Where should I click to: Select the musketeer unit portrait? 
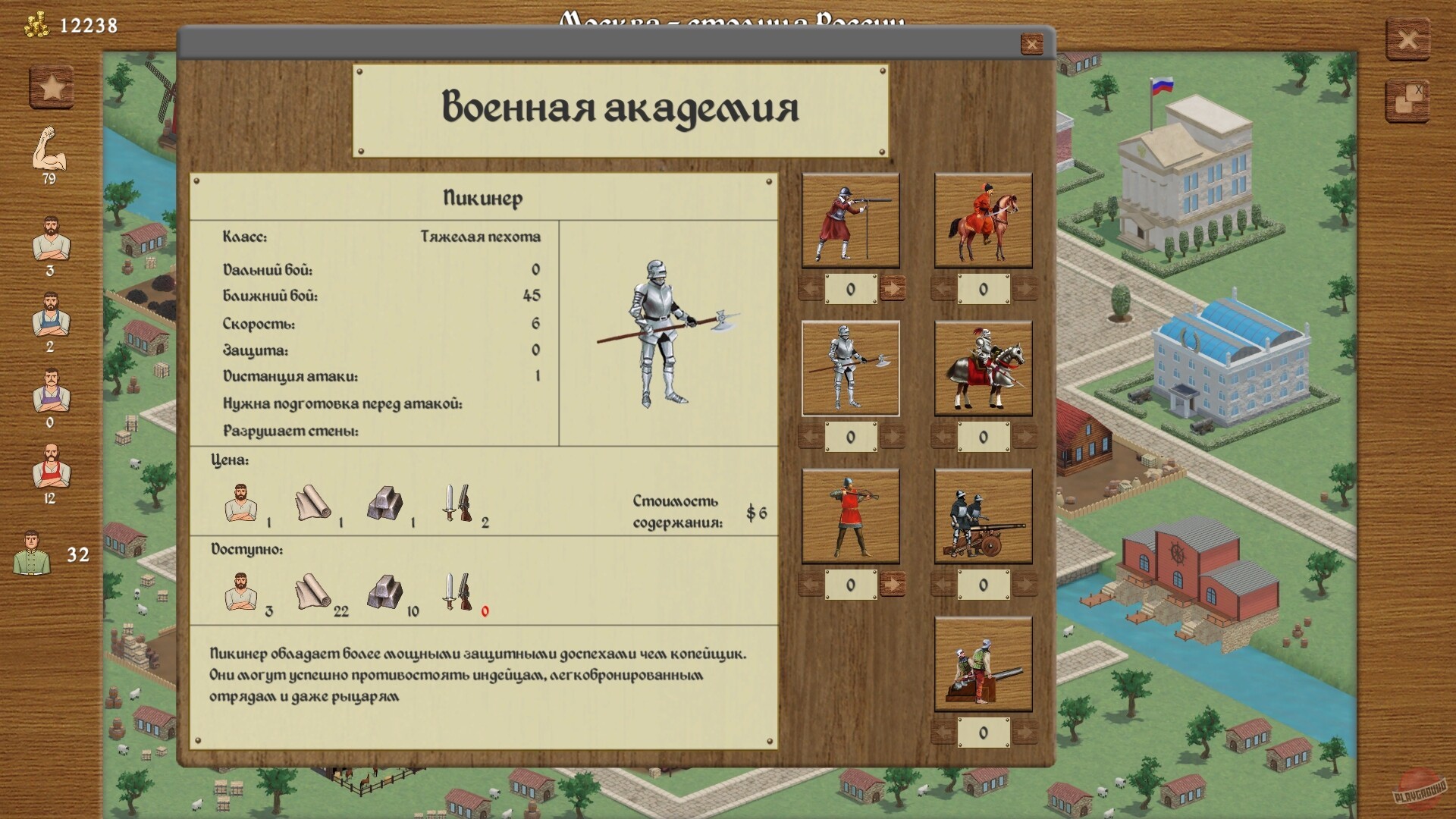click(x=849, y=220)
